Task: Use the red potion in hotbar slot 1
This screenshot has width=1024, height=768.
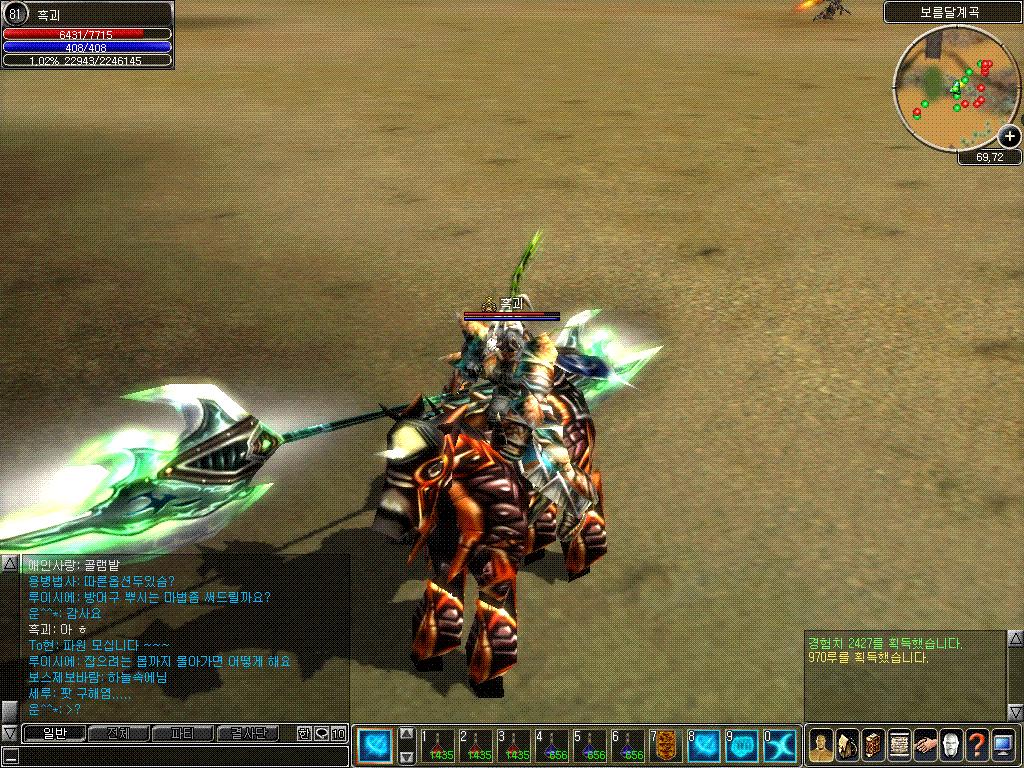Action: click(x=438, y=746)
